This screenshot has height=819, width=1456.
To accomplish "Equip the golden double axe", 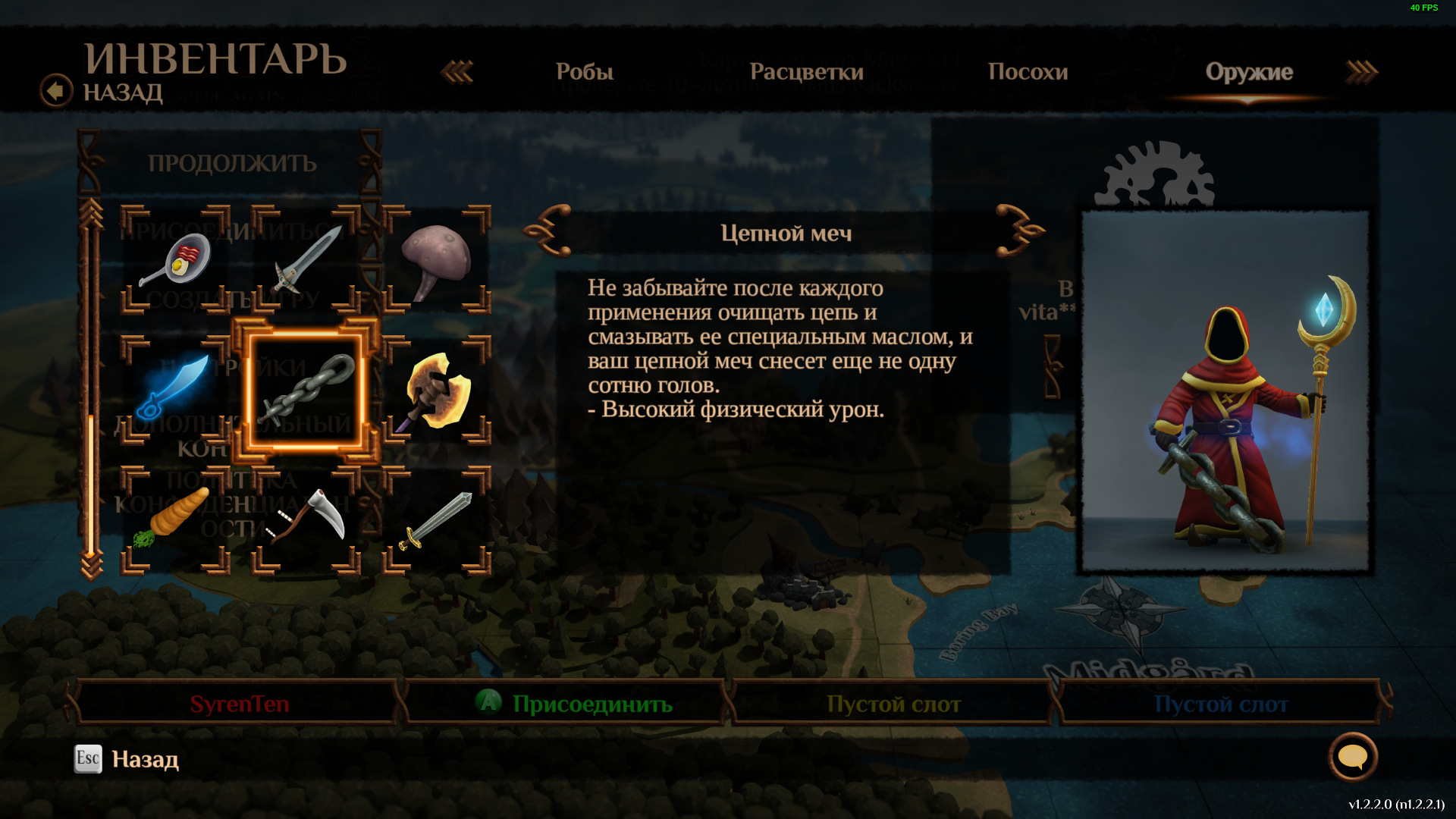I will 437,390.
